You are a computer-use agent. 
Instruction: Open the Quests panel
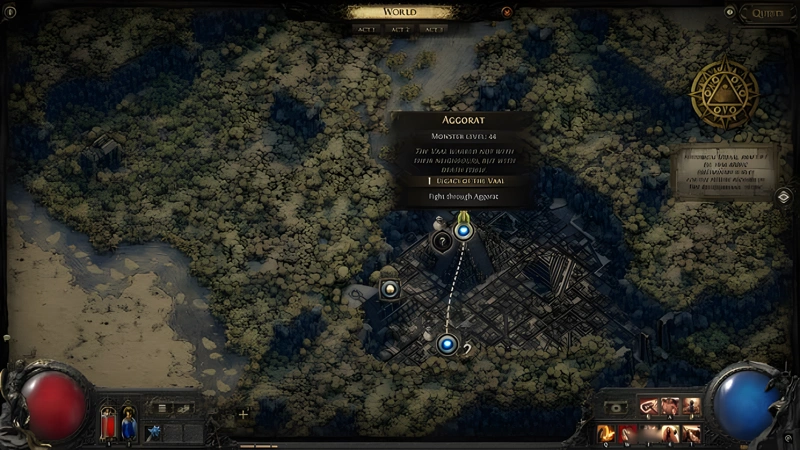point(768,13)
